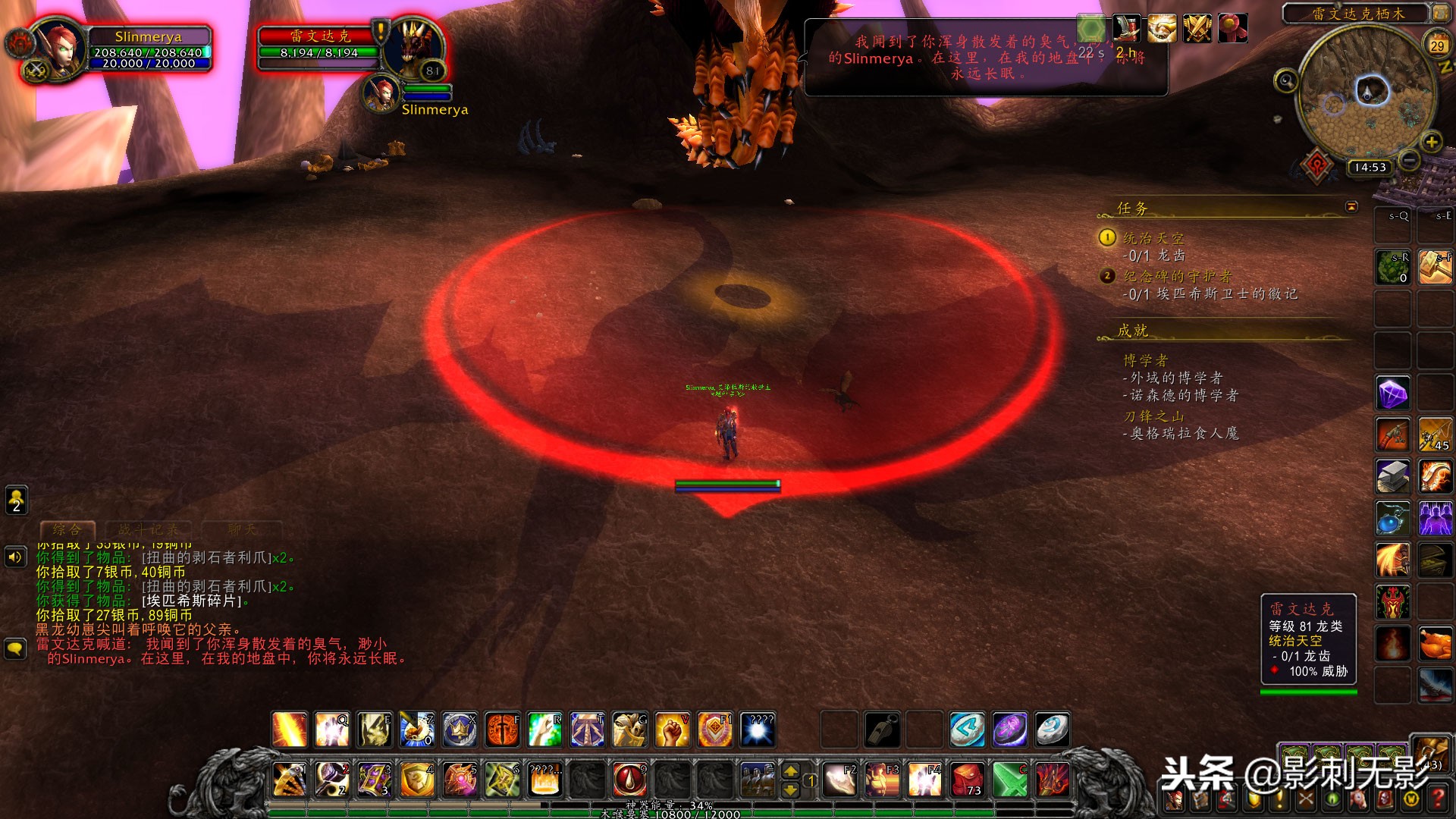Activate the golden fist ability
The width and height of the screenshot is (1456, 819).
pos(672,730)
